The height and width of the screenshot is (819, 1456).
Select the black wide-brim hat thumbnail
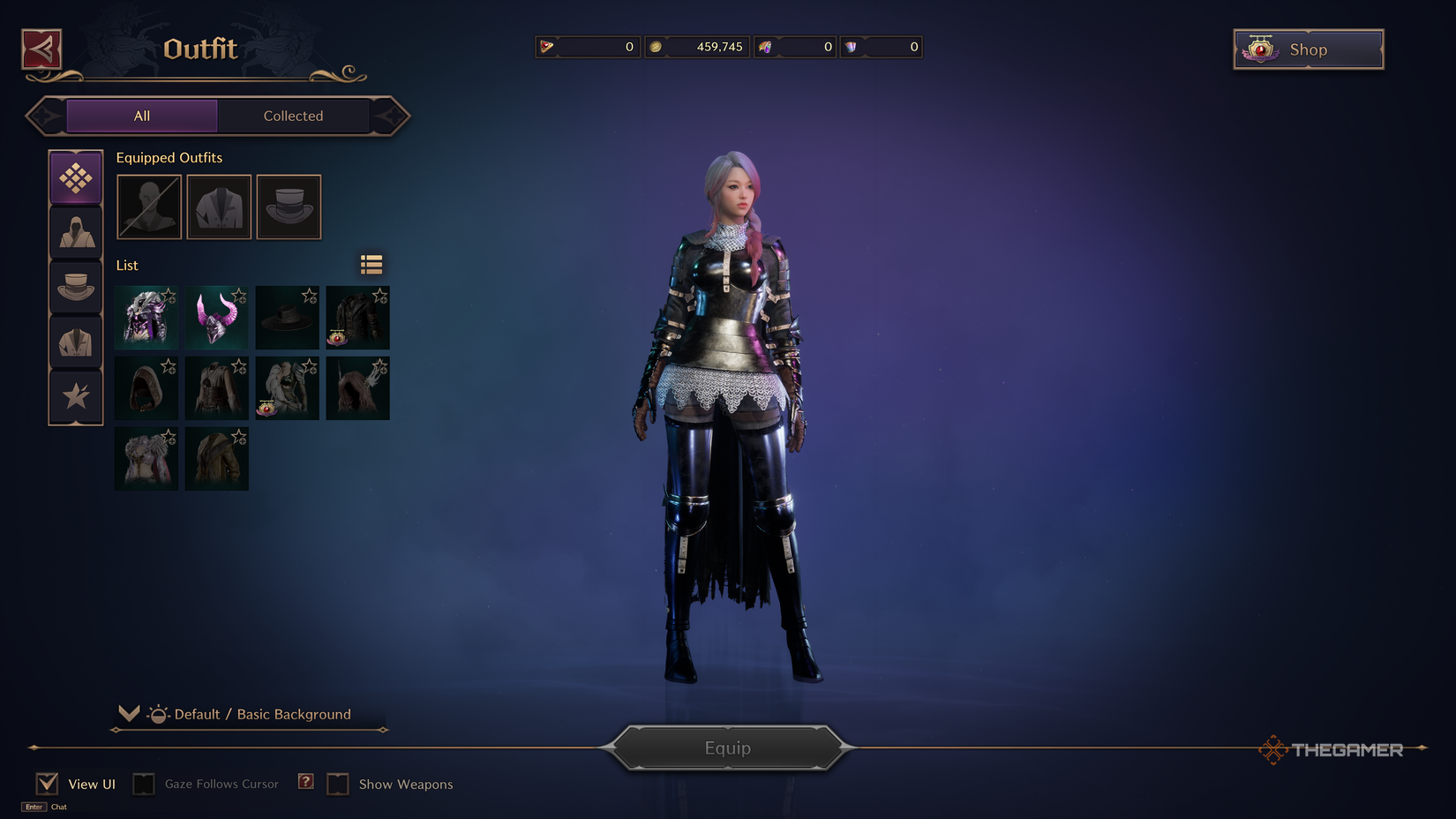coord(287,318)
